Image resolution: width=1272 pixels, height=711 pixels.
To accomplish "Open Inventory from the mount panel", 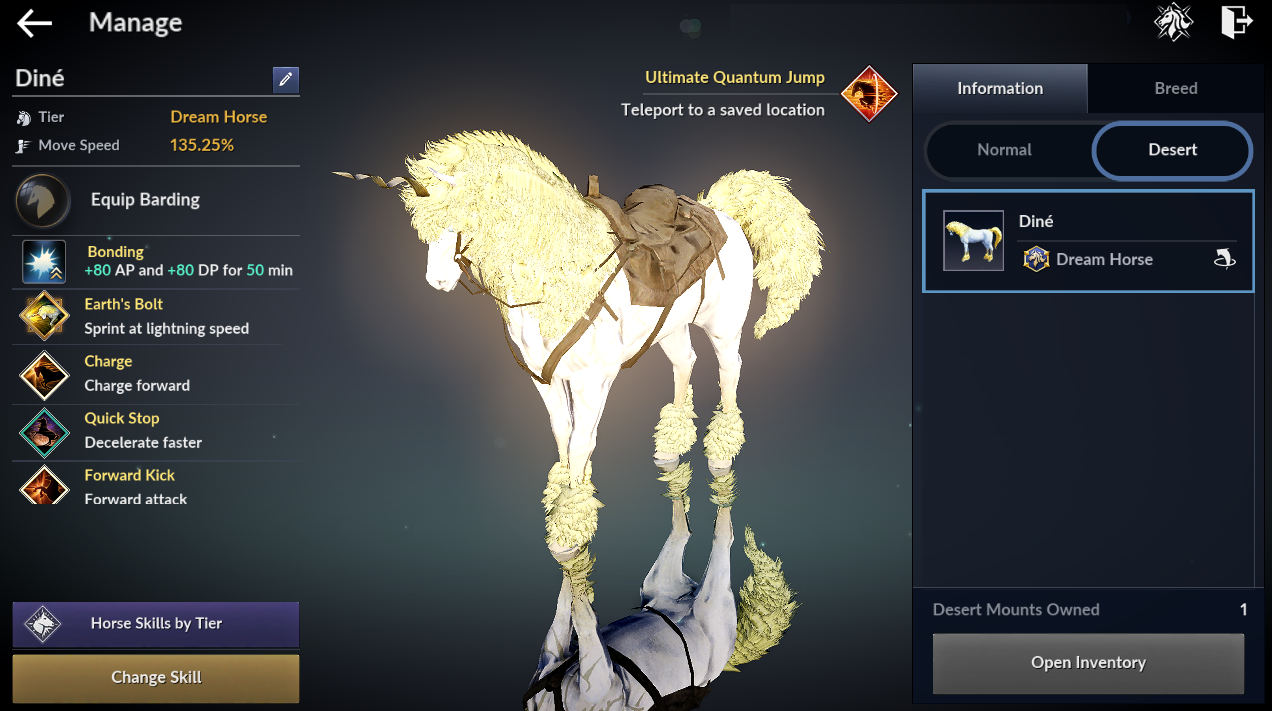I will (x=1088, y=663).
